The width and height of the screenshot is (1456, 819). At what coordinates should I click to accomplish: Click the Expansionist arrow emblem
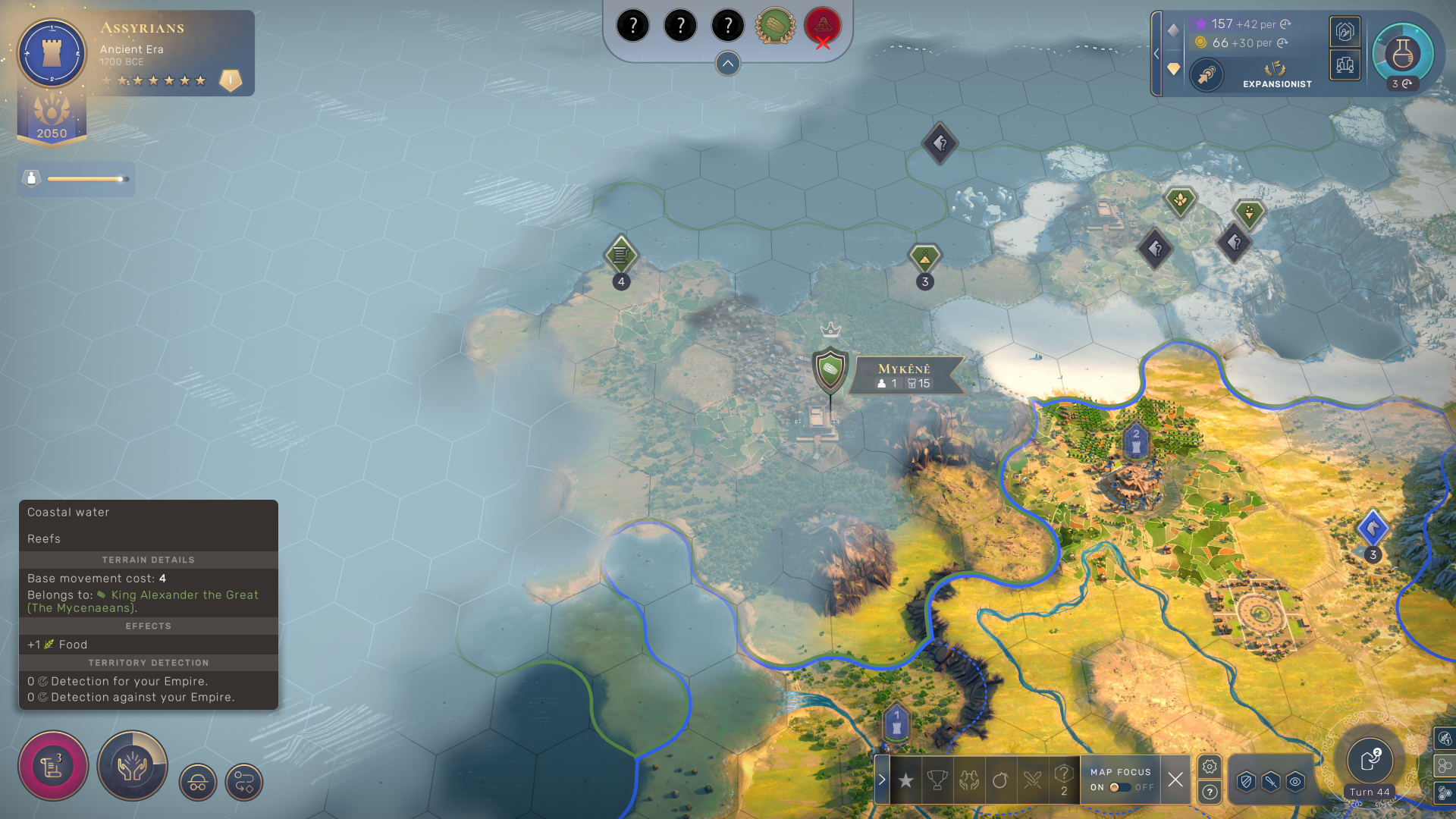[x=1207, y=76]
